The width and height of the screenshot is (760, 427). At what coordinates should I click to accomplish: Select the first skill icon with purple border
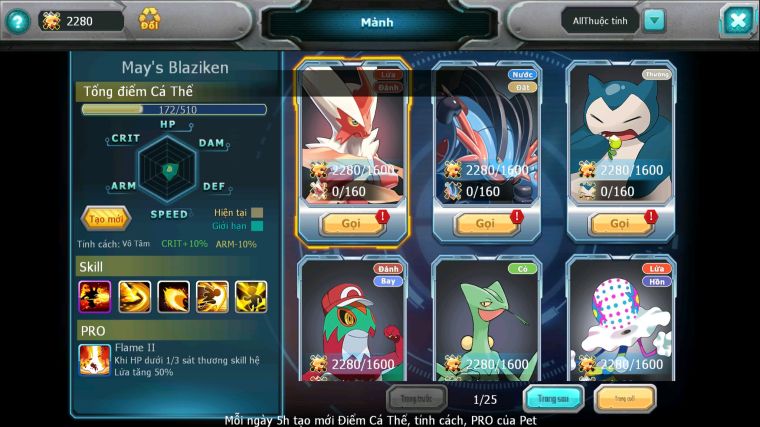[x=95, y=296]
